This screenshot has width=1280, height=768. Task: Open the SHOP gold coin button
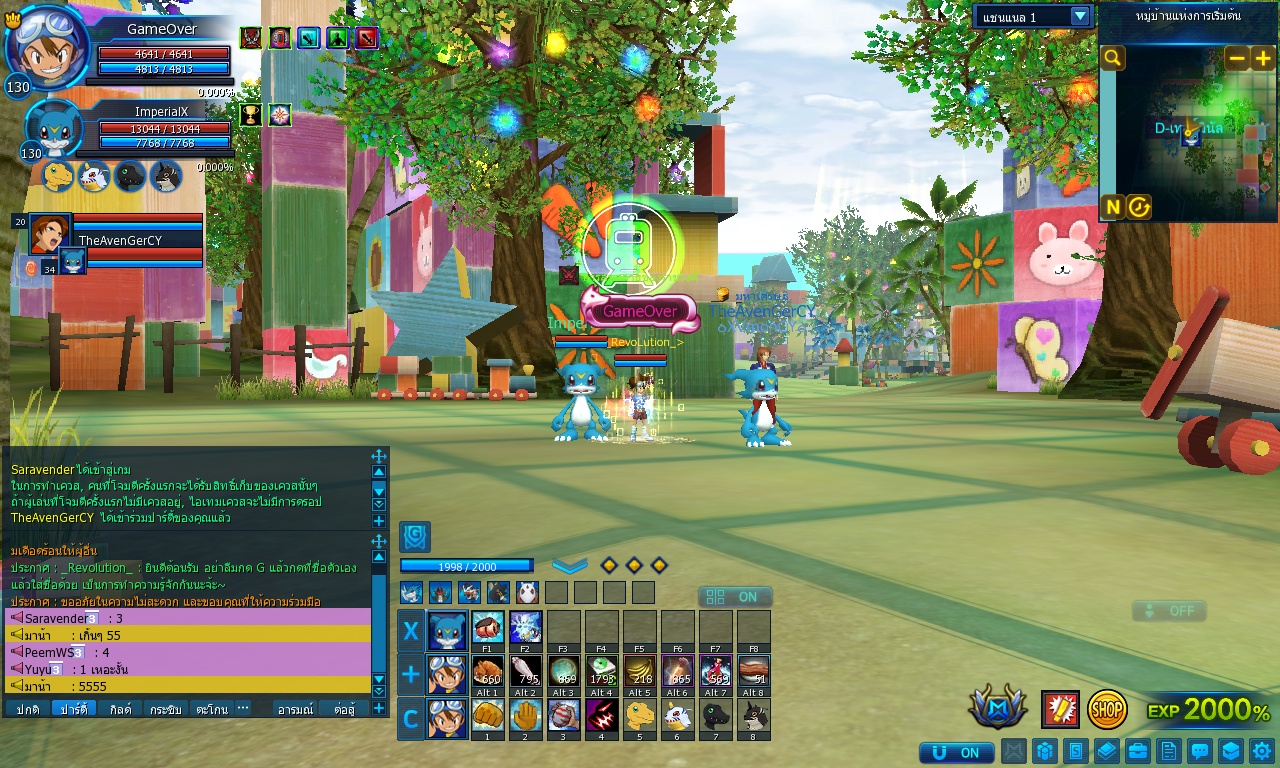(1107, 709)
